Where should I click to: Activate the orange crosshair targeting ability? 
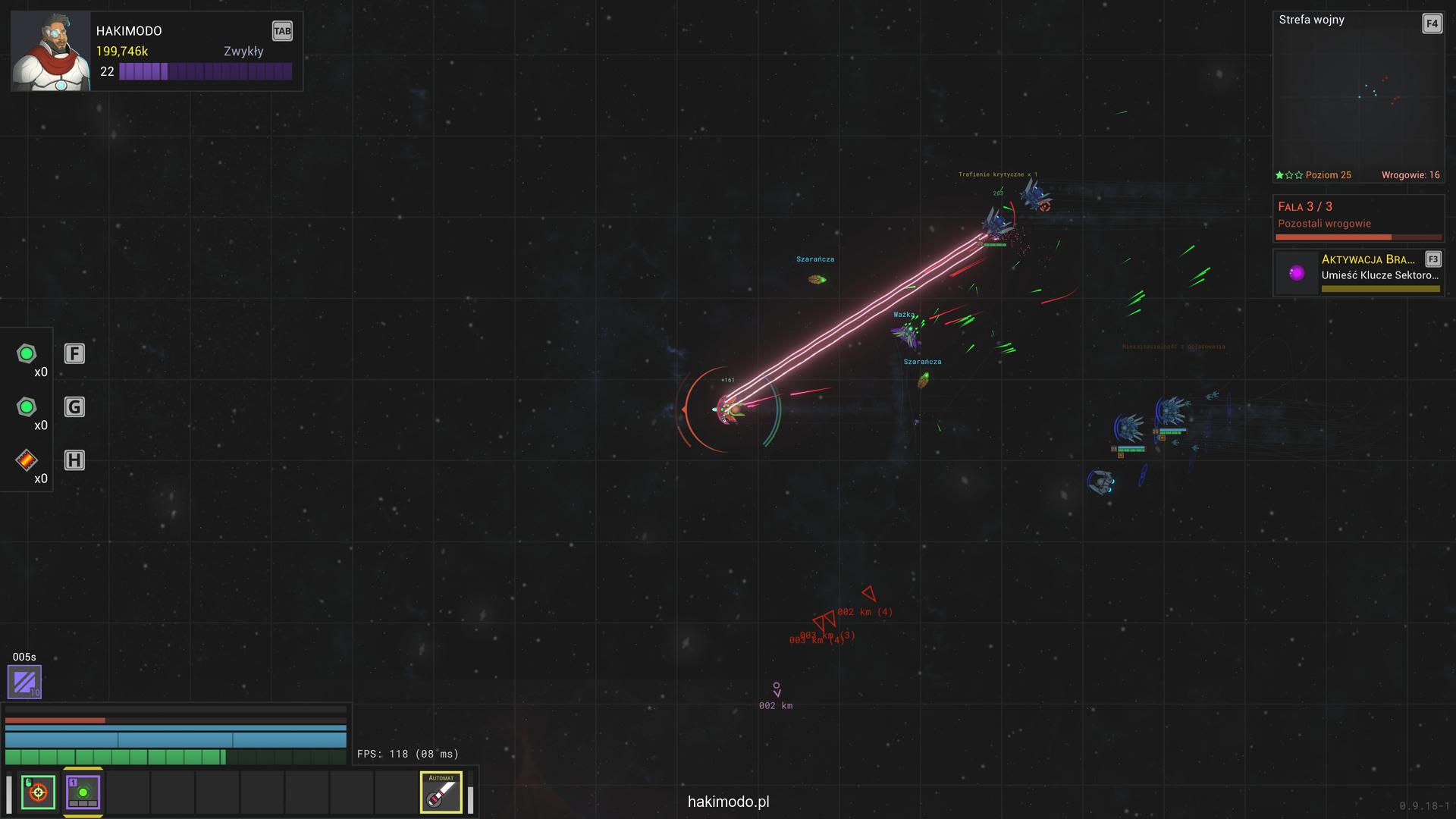click(38, 792)
